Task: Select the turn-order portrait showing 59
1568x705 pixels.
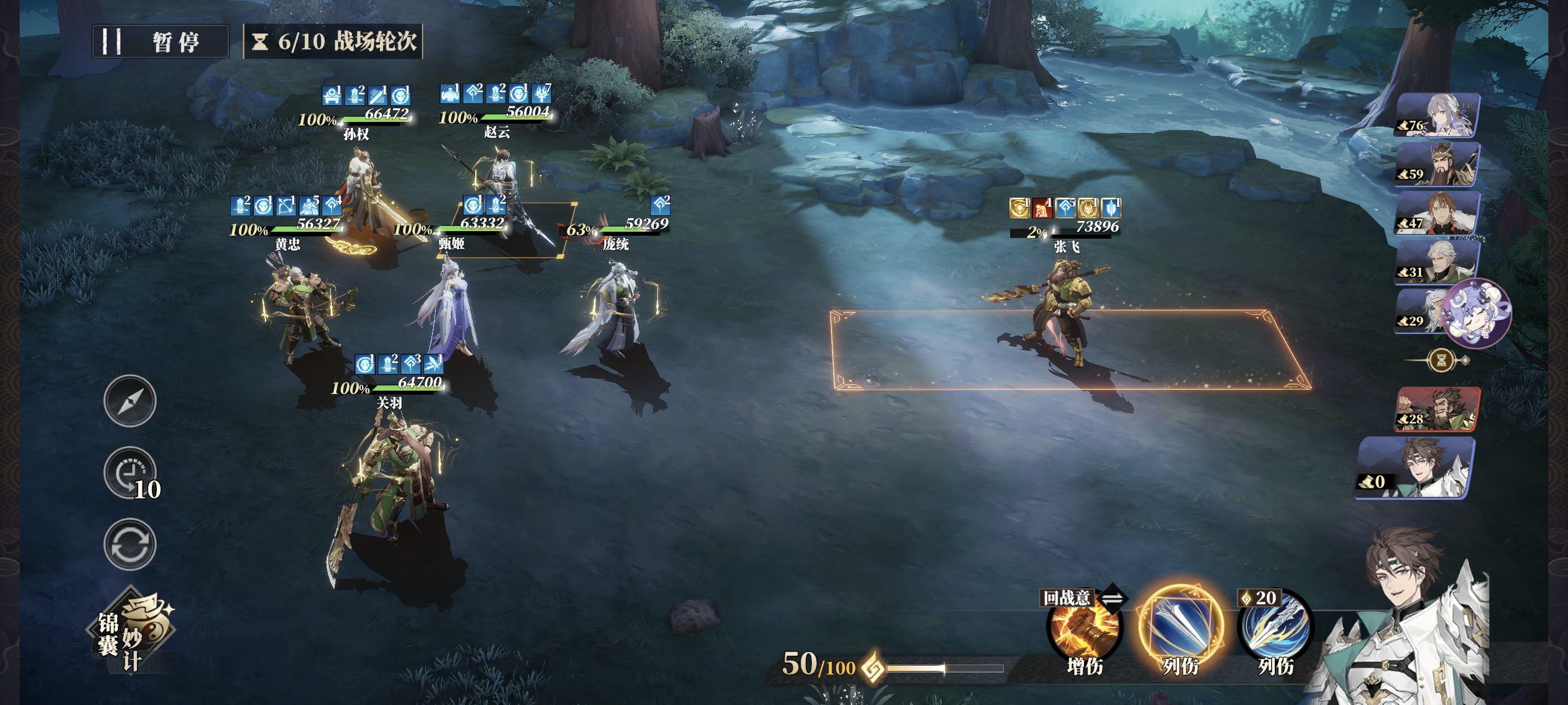Action: (x=1437, y=164)
